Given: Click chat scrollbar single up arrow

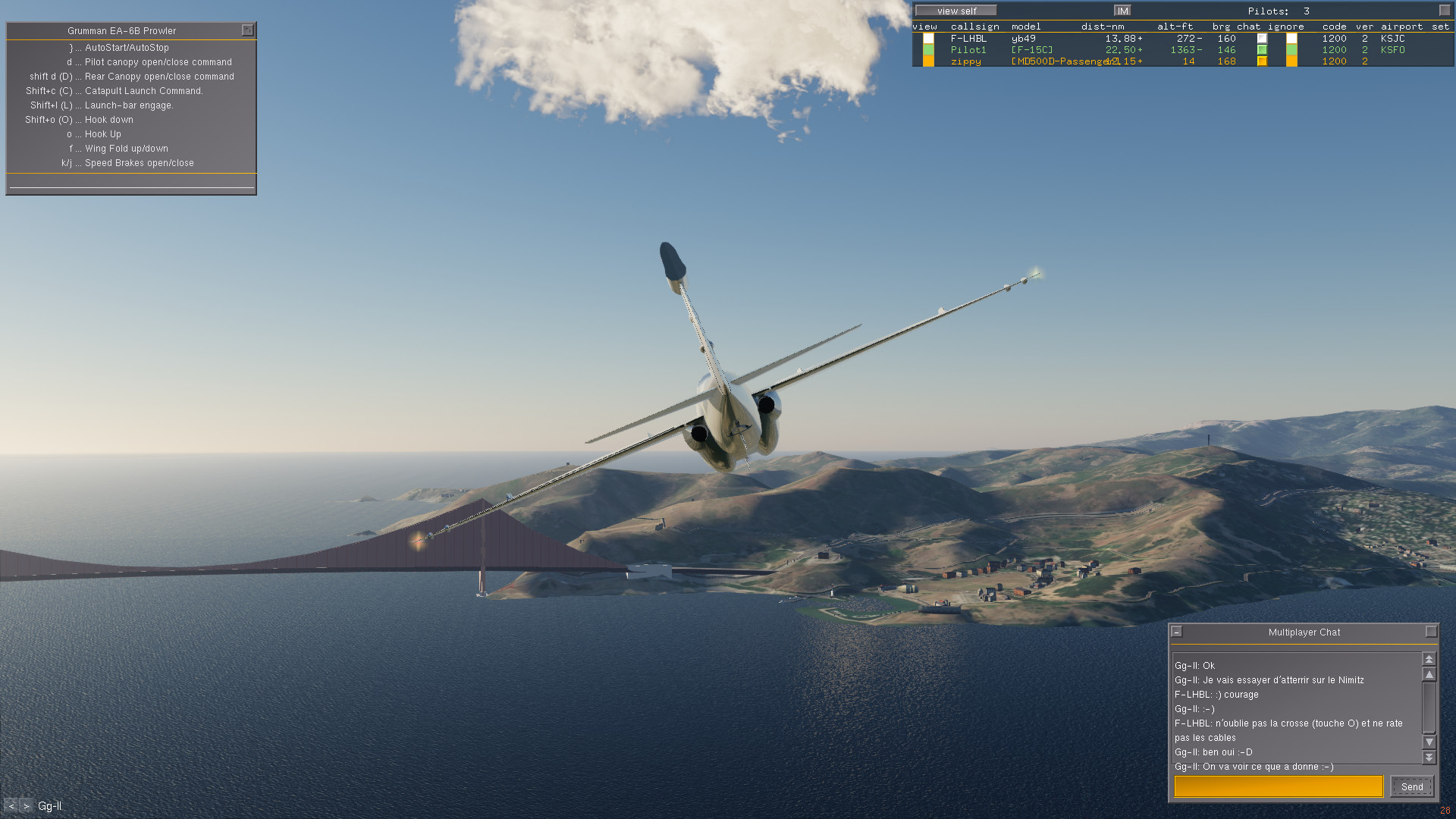Looking at the screenshot, I should [1429, 674].
